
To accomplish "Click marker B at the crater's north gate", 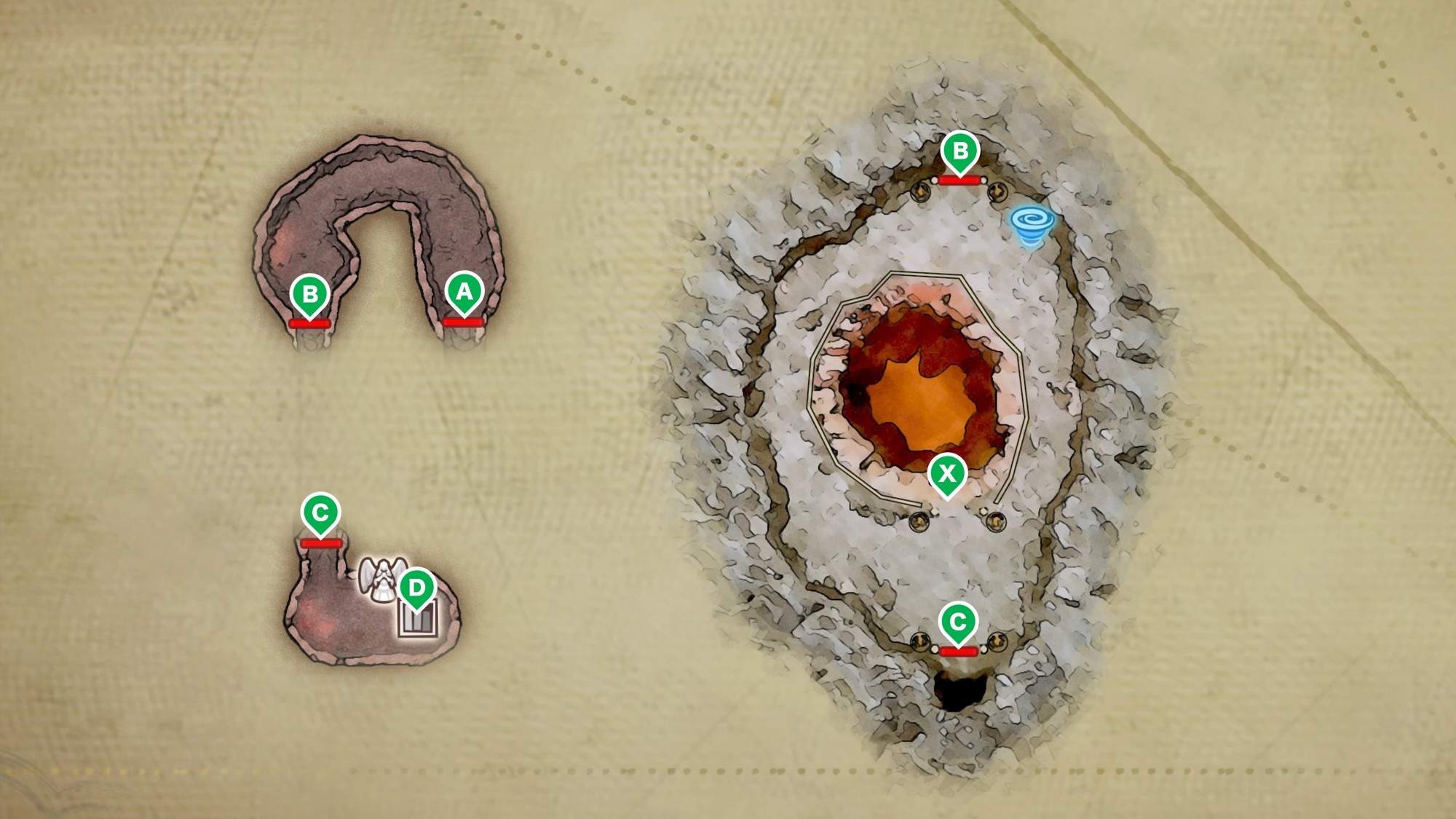I will pos(960,151).
